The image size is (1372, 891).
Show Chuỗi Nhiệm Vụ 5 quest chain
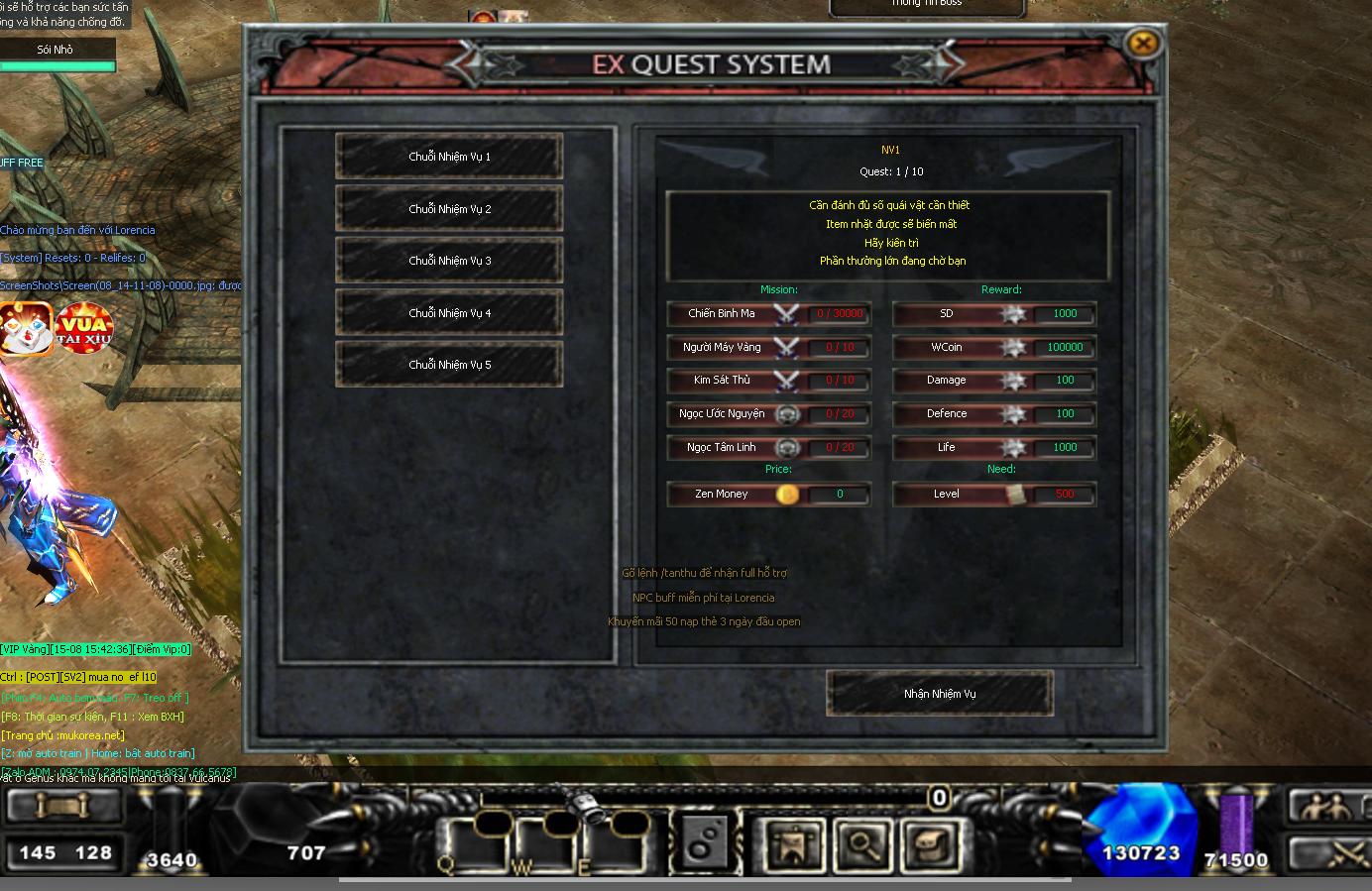point(449,365)
